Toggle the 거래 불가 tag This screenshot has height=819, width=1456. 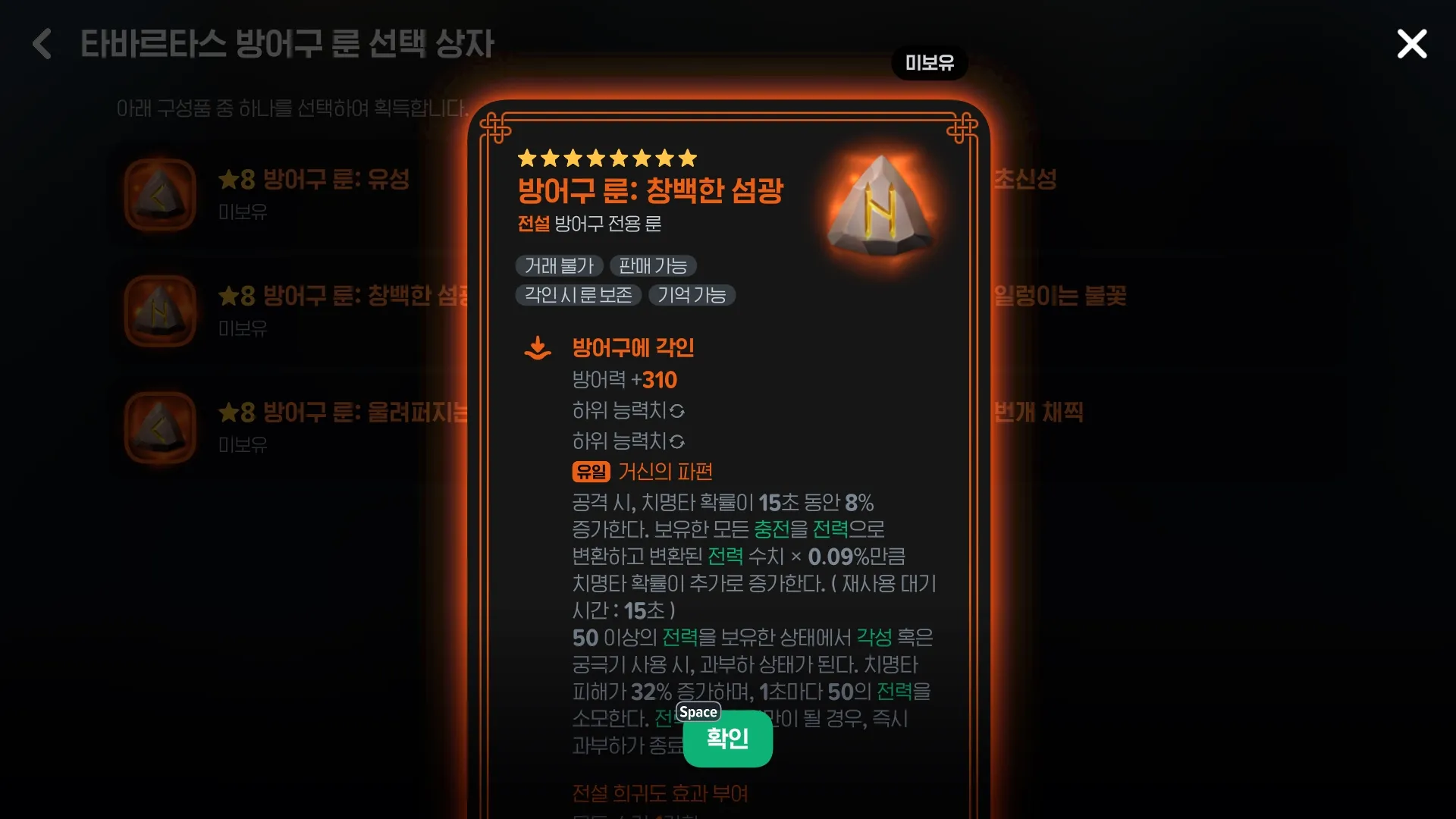559,265
